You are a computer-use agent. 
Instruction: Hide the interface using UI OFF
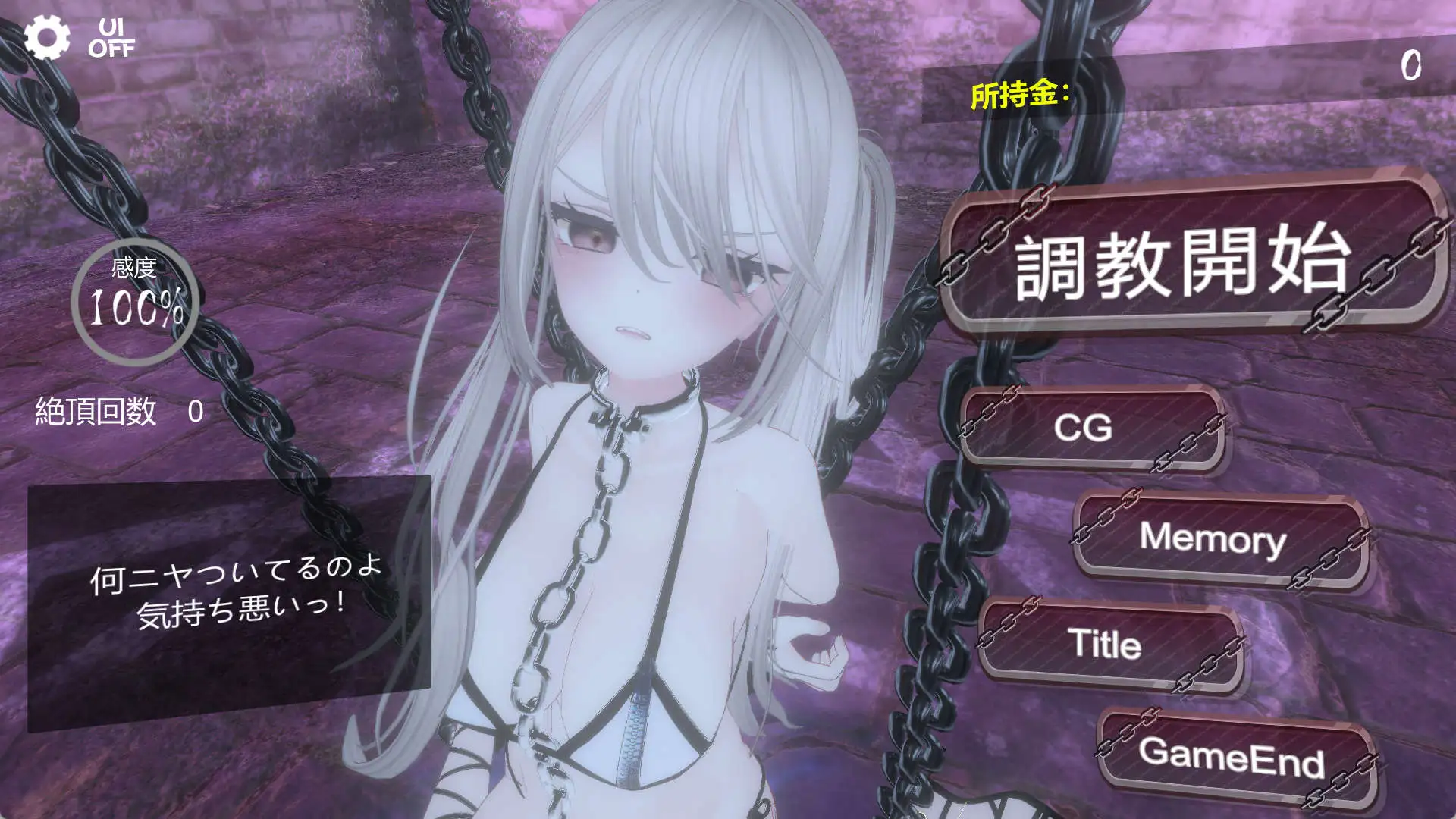tap(112, 36)
